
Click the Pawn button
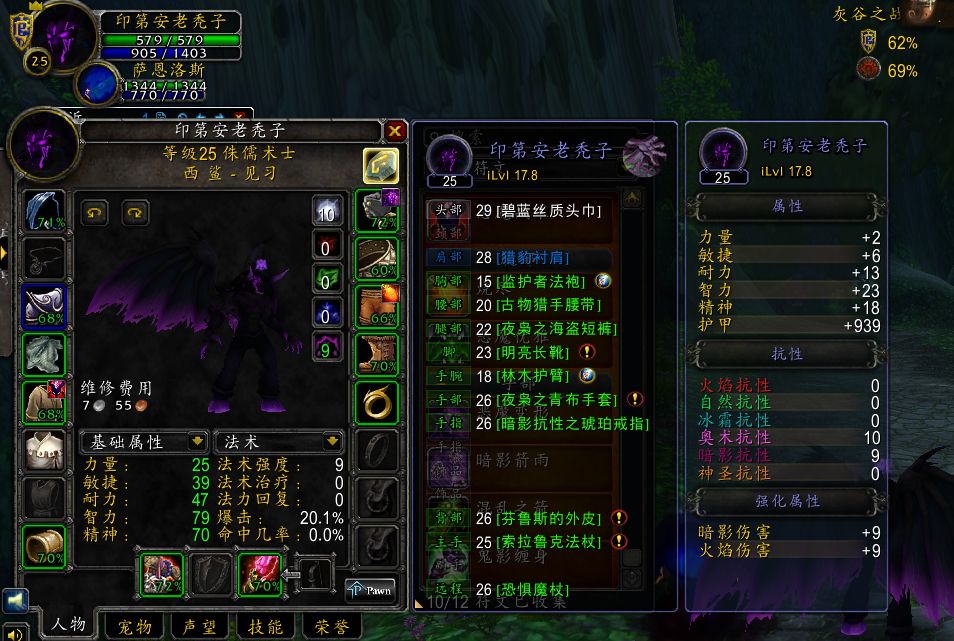[370, 590]
